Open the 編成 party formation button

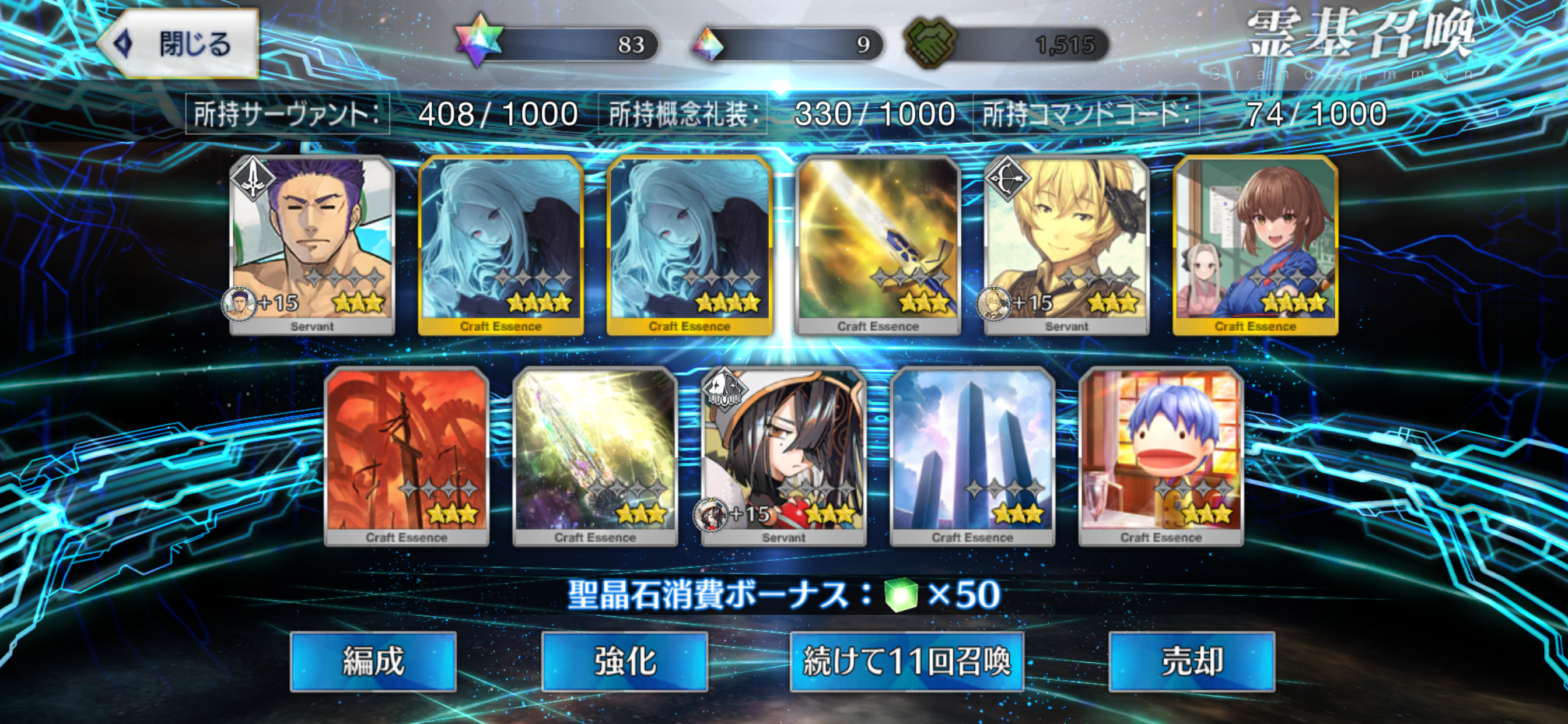(x=373, y=661)
